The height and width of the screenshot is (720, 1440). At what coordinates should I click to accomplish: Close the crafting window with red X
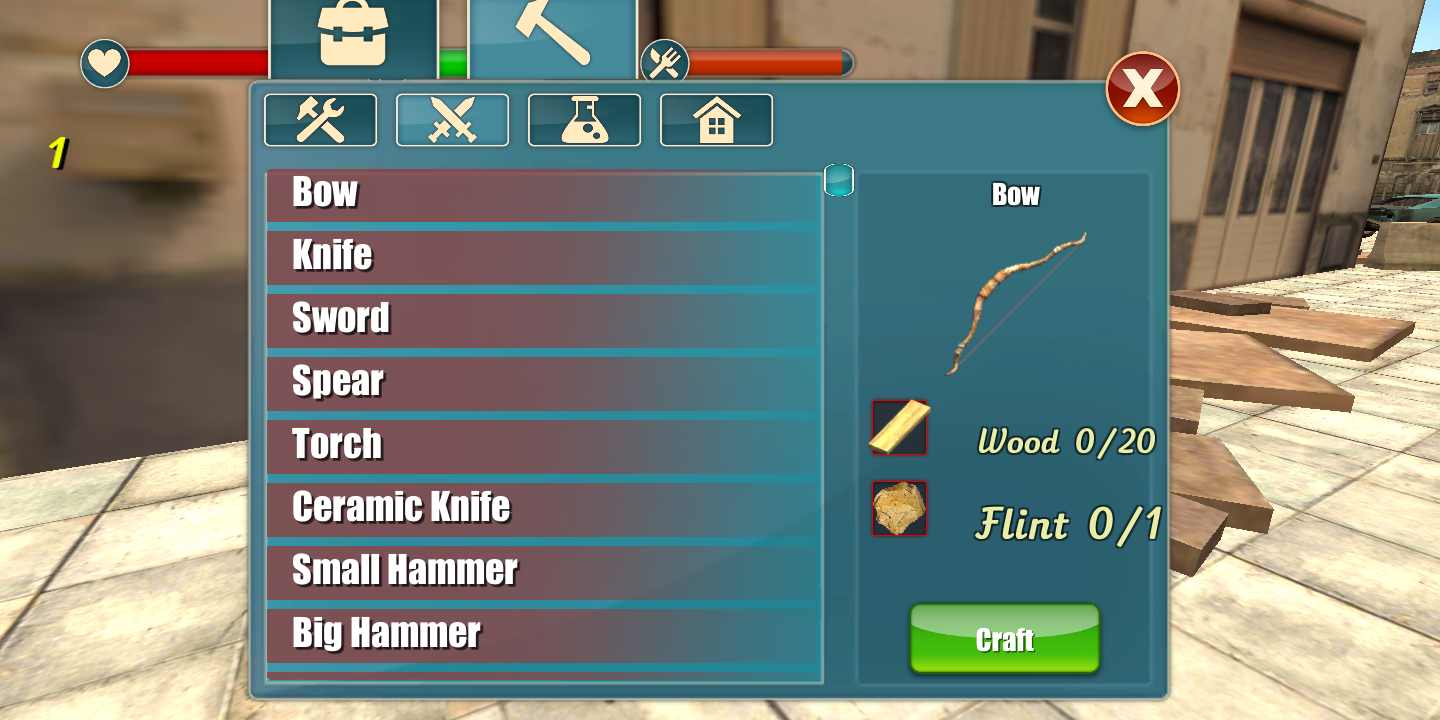click(1142, 90)
